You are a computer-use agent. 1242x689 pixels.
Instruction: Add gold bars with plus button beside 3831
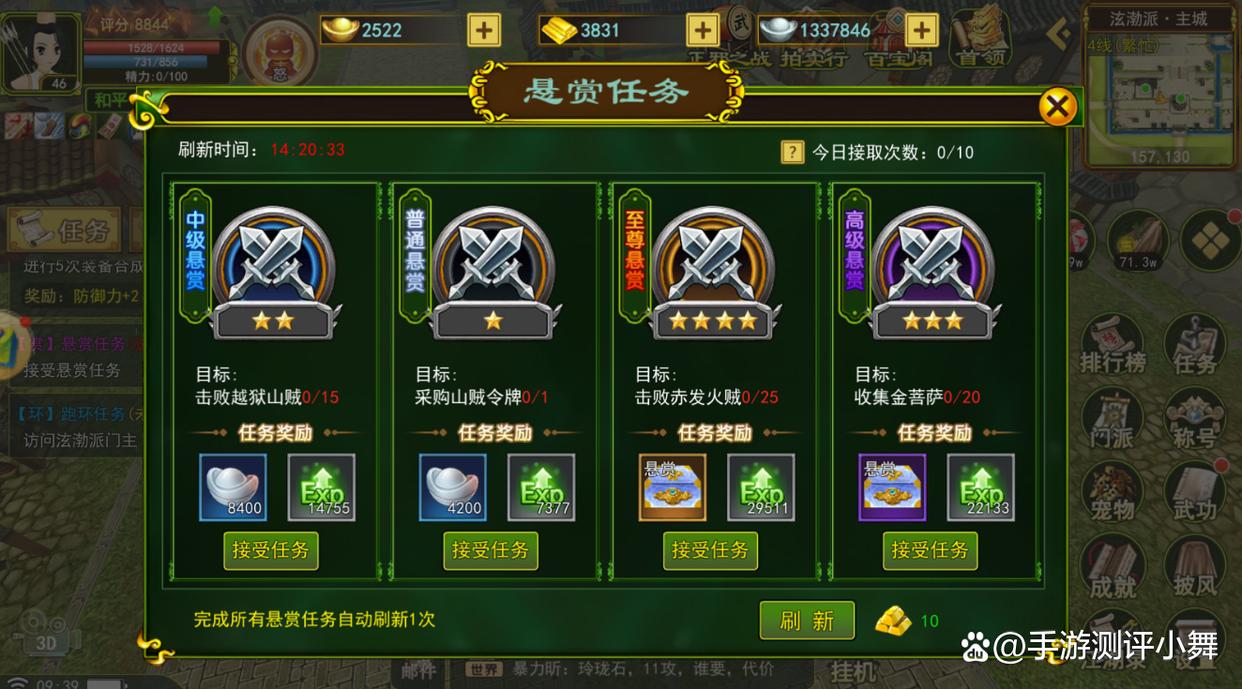703,30
